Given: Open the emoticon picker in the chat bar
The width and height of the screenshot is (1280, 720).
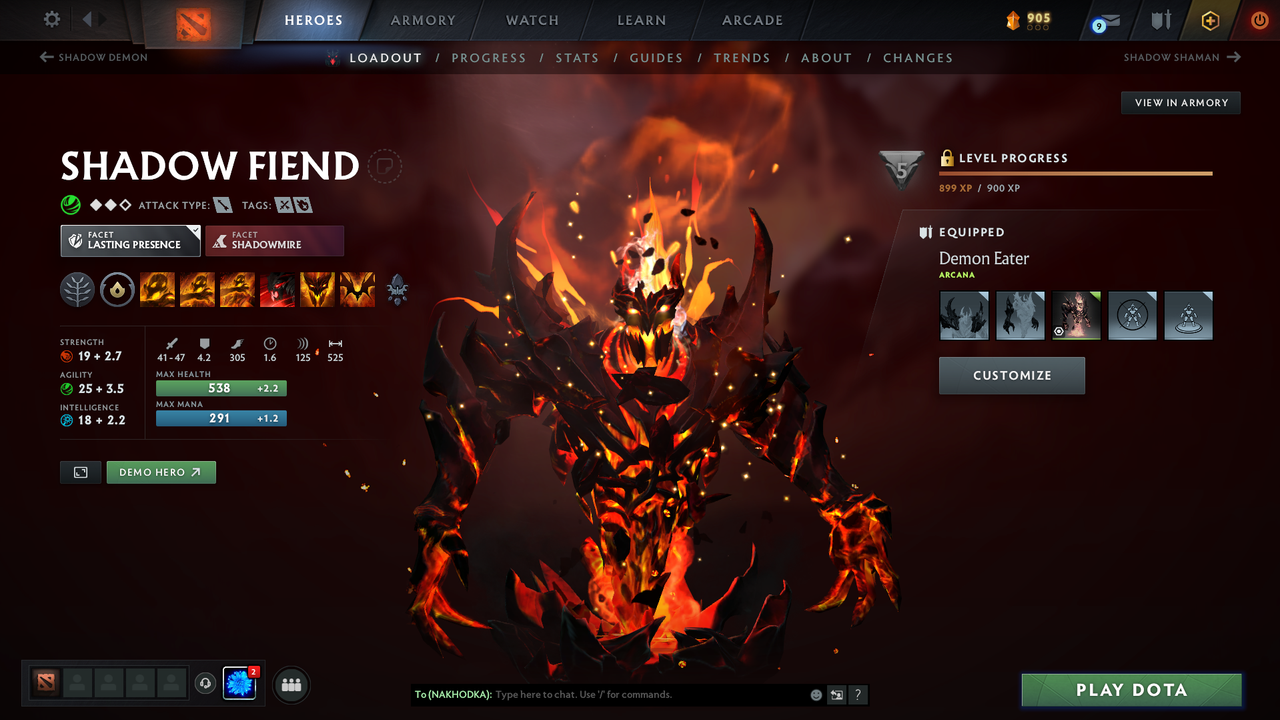Looking at the screenshot, I should pos(815,694).
